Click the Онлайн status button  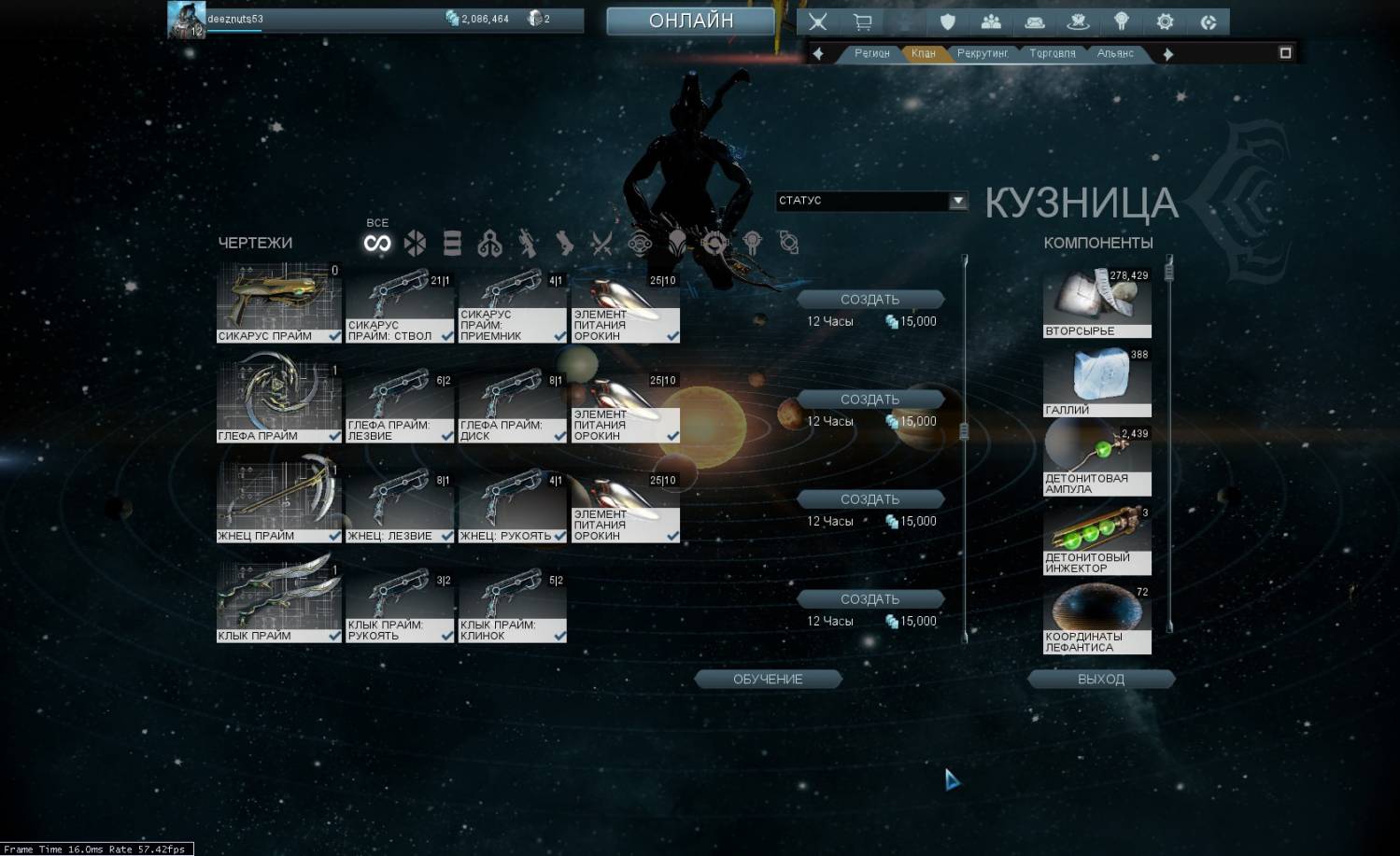[690, 21]
